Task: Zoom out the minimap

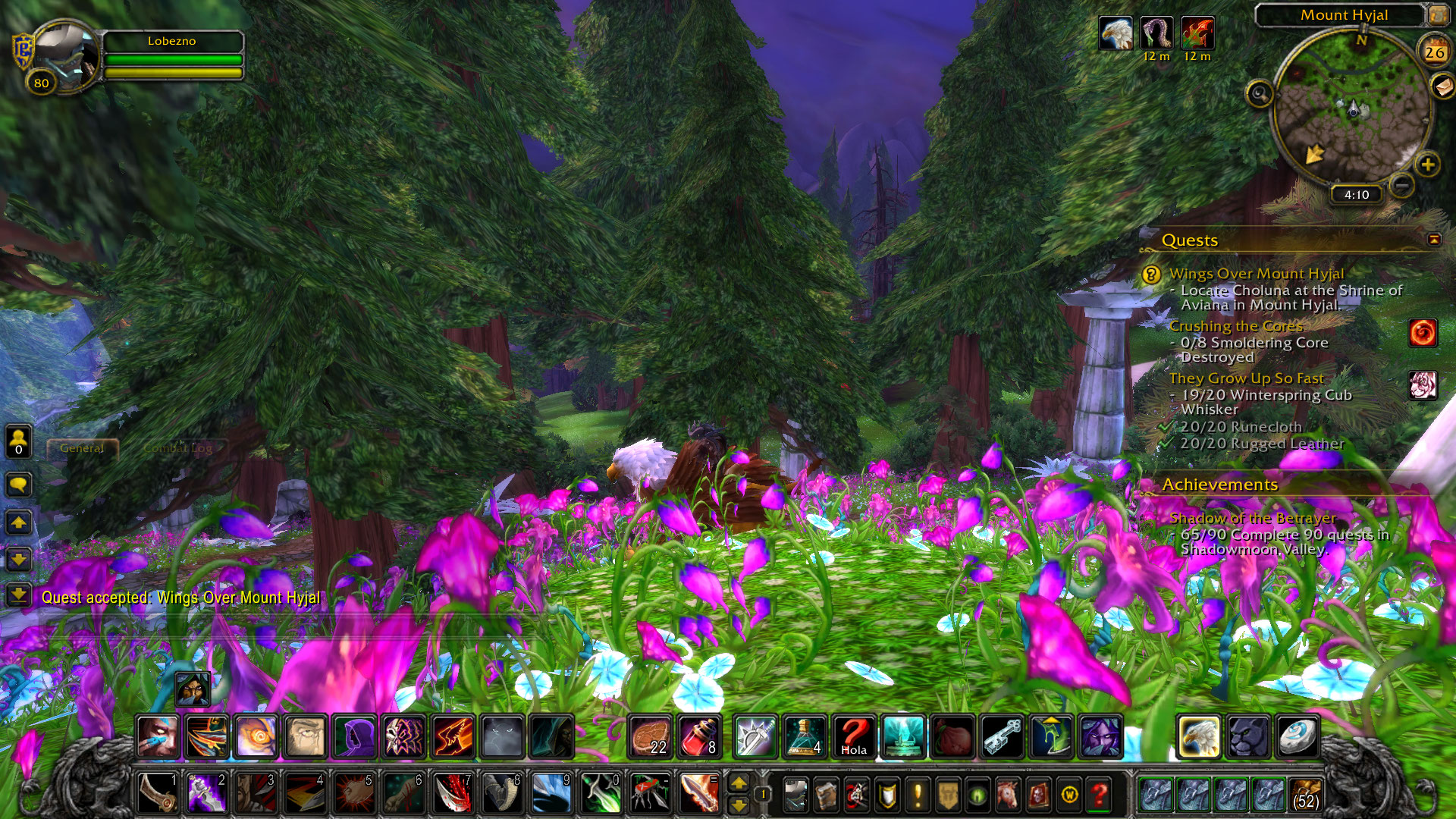Action: (x=1402, y=184)
